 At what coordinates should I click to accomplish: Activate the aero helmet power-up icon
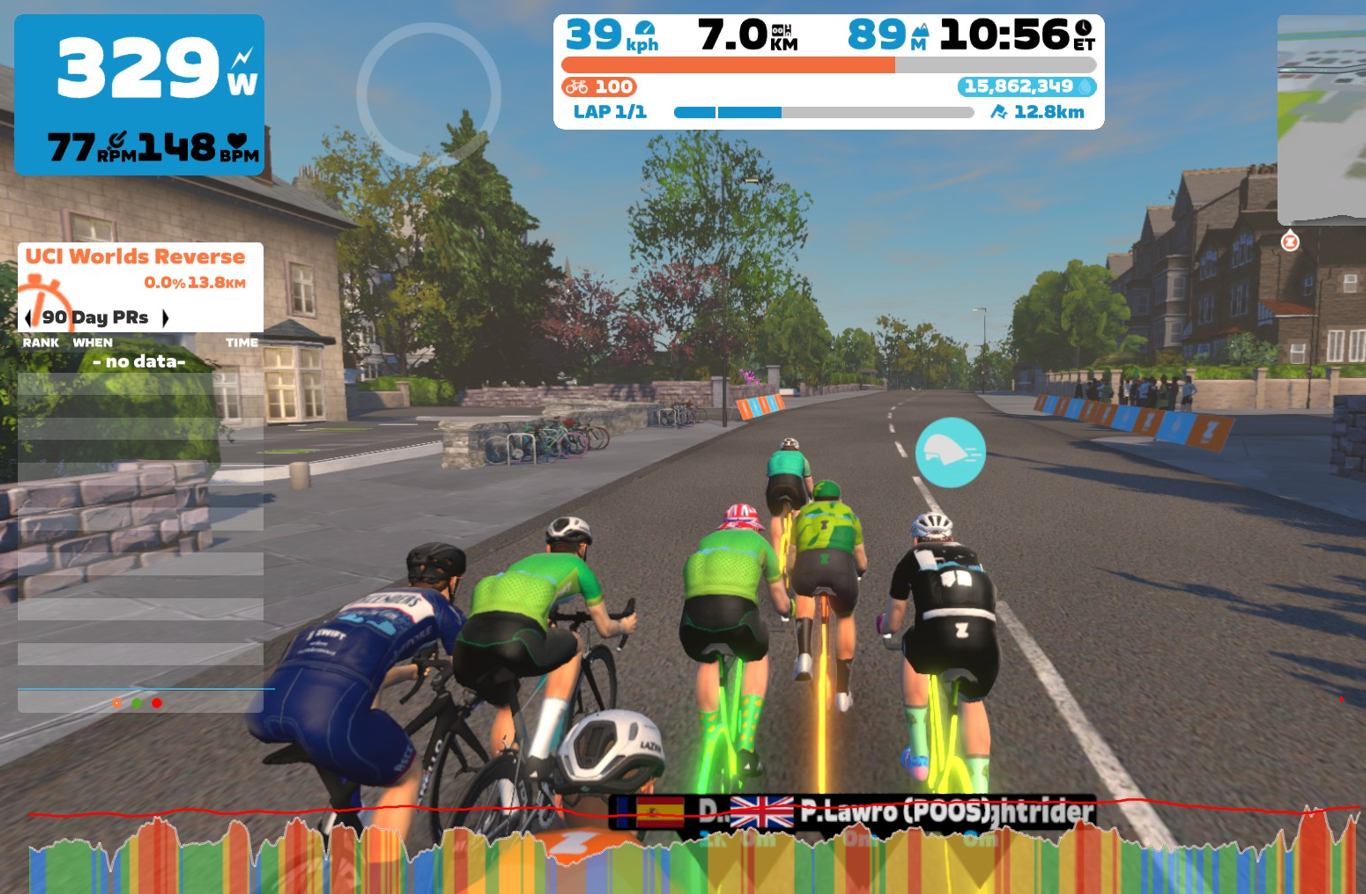click(950, 453)
